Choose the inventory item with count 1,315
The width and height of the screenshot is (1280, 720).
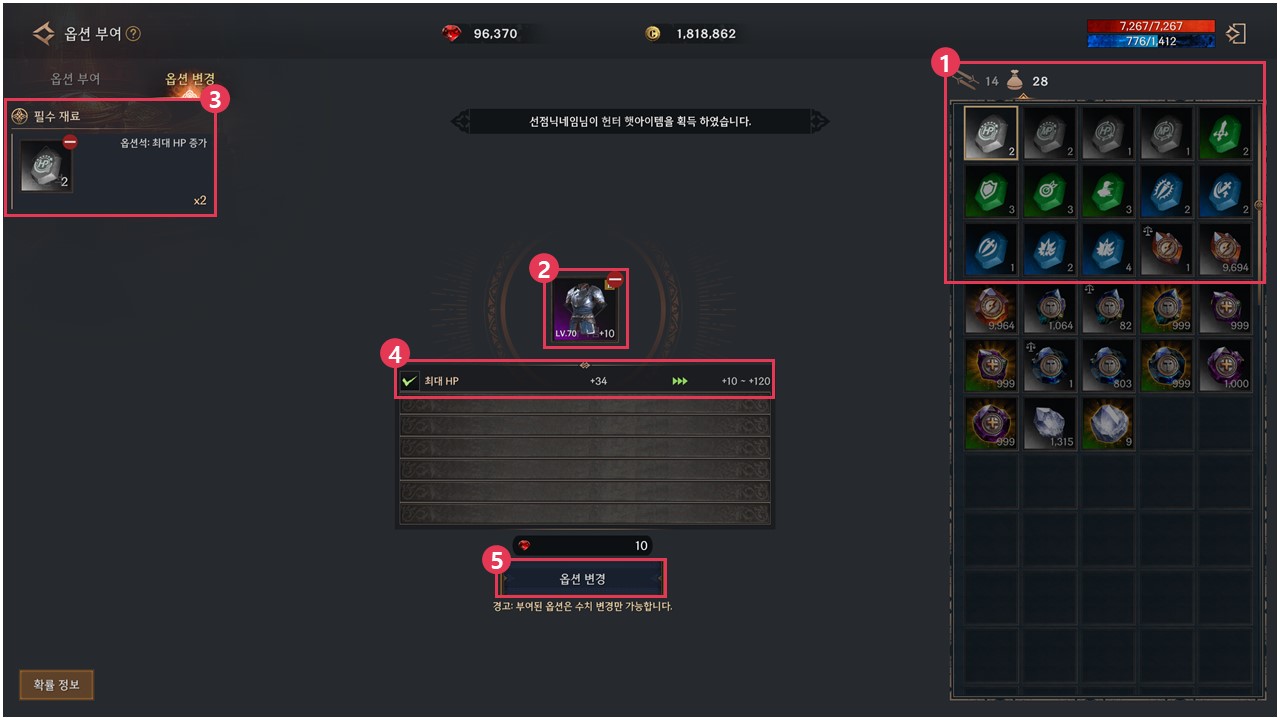pos(1049,423)
